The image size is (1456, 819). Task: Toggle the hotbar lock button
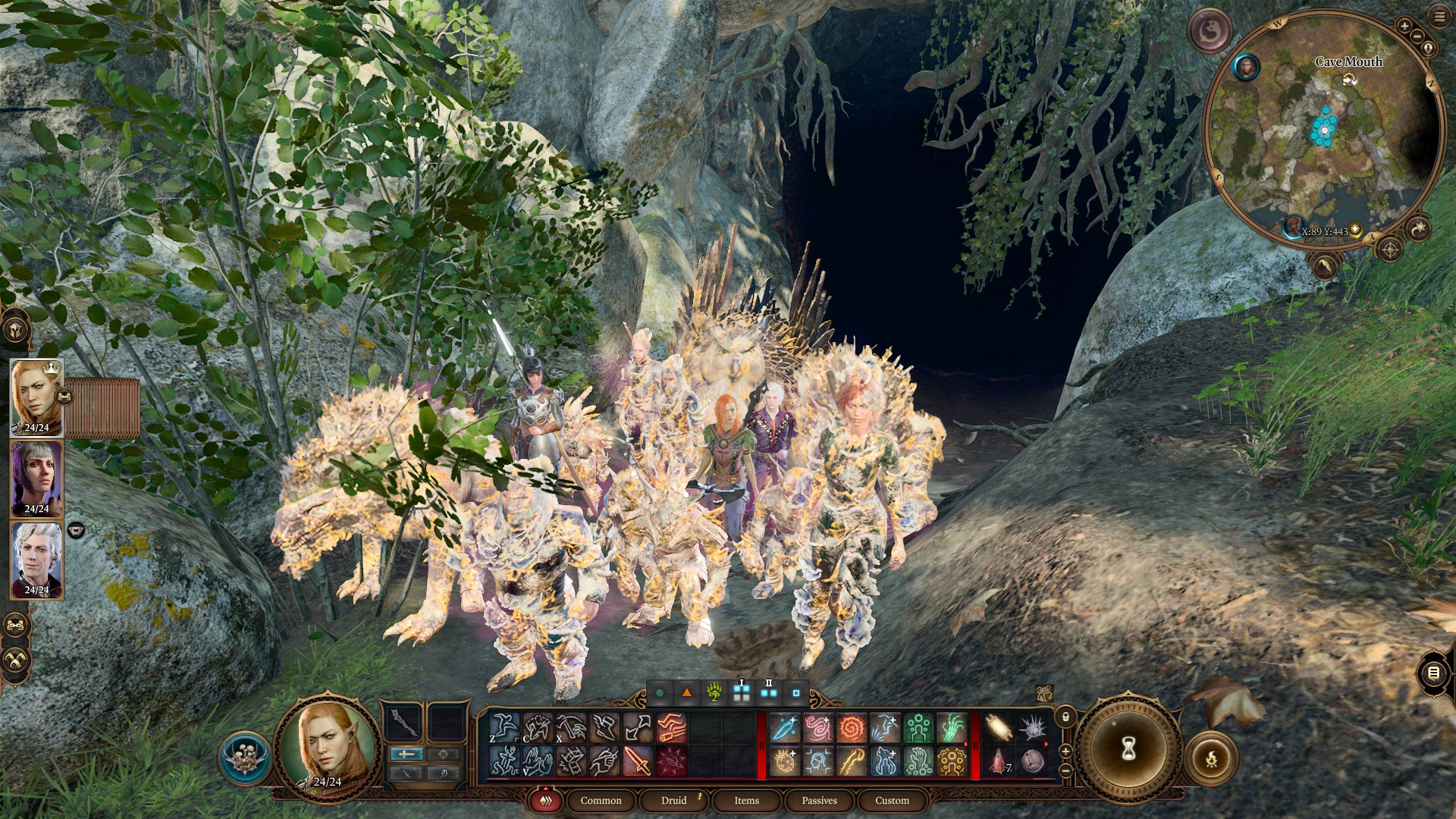[x=1065, y=717]
